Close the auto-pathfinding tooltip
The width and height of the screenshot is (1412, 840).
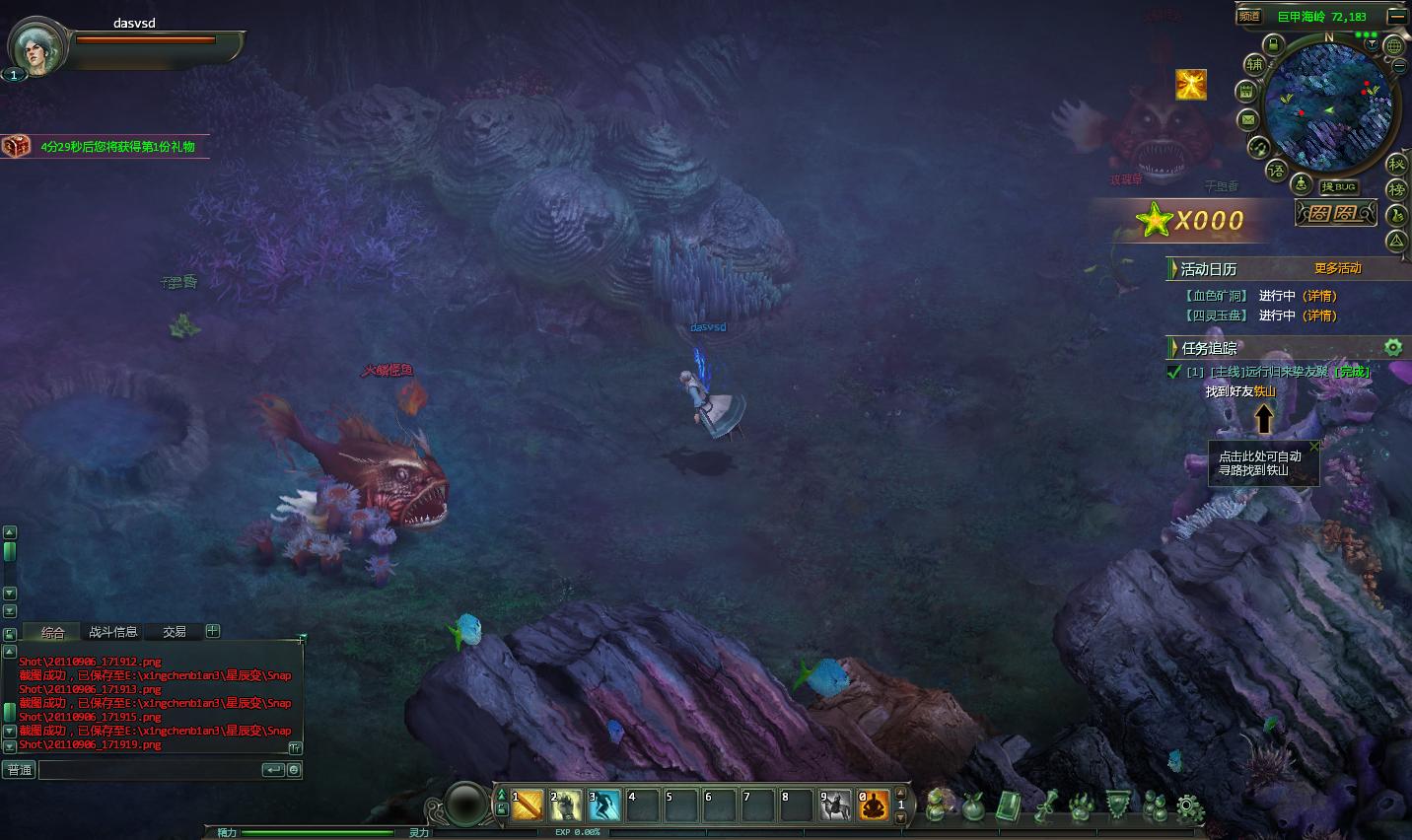pyautogui.click(x=1313, y=446)
